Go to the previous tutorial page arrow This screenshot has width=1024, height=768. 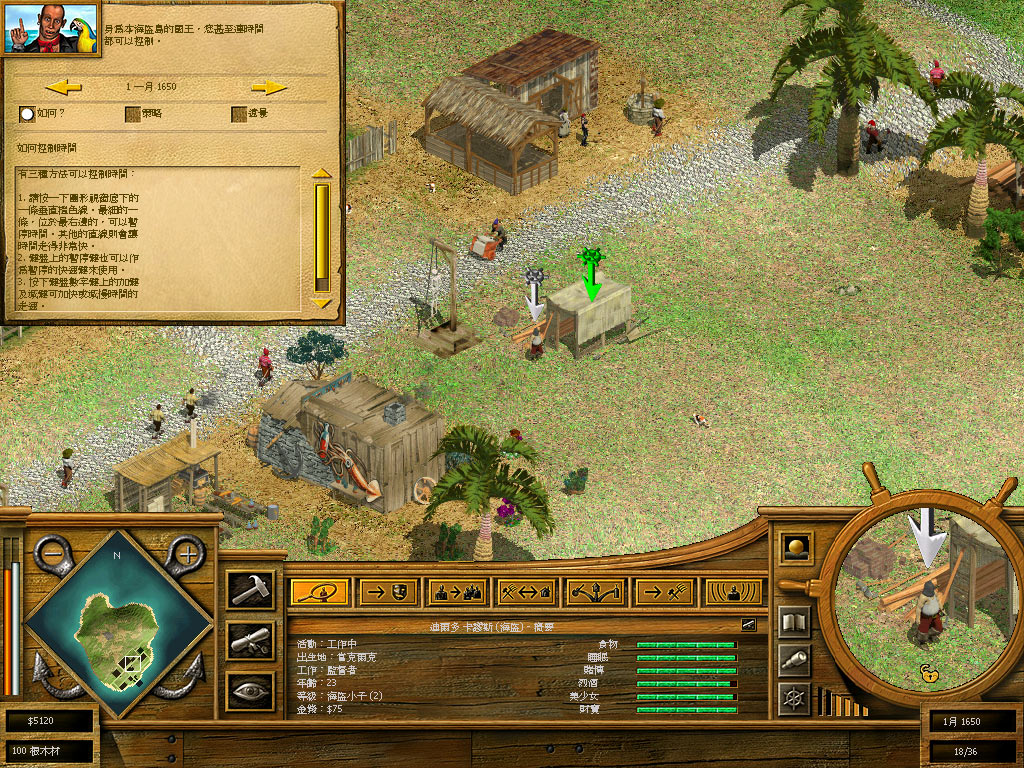[x=63, y=87]
